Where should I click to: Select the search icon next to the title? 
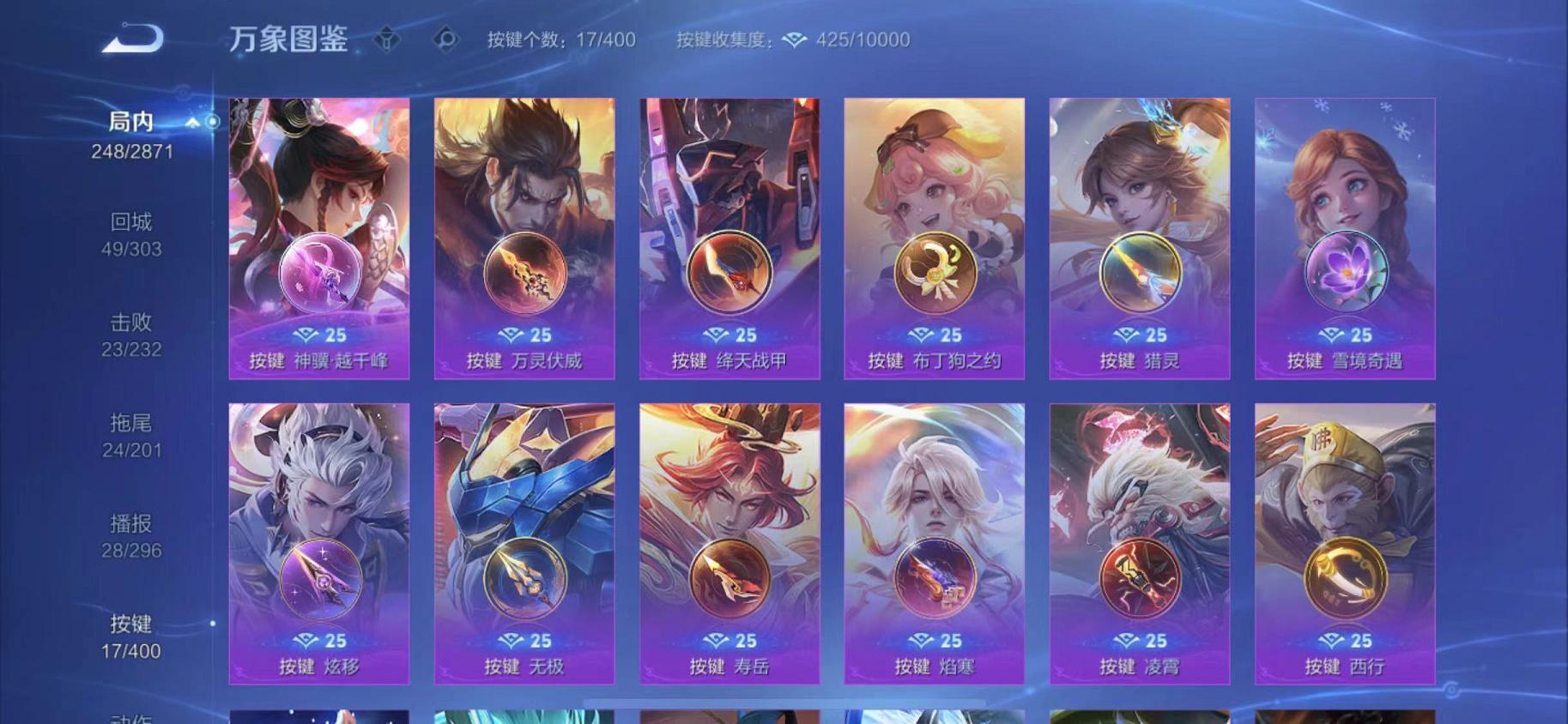(445, 39)
